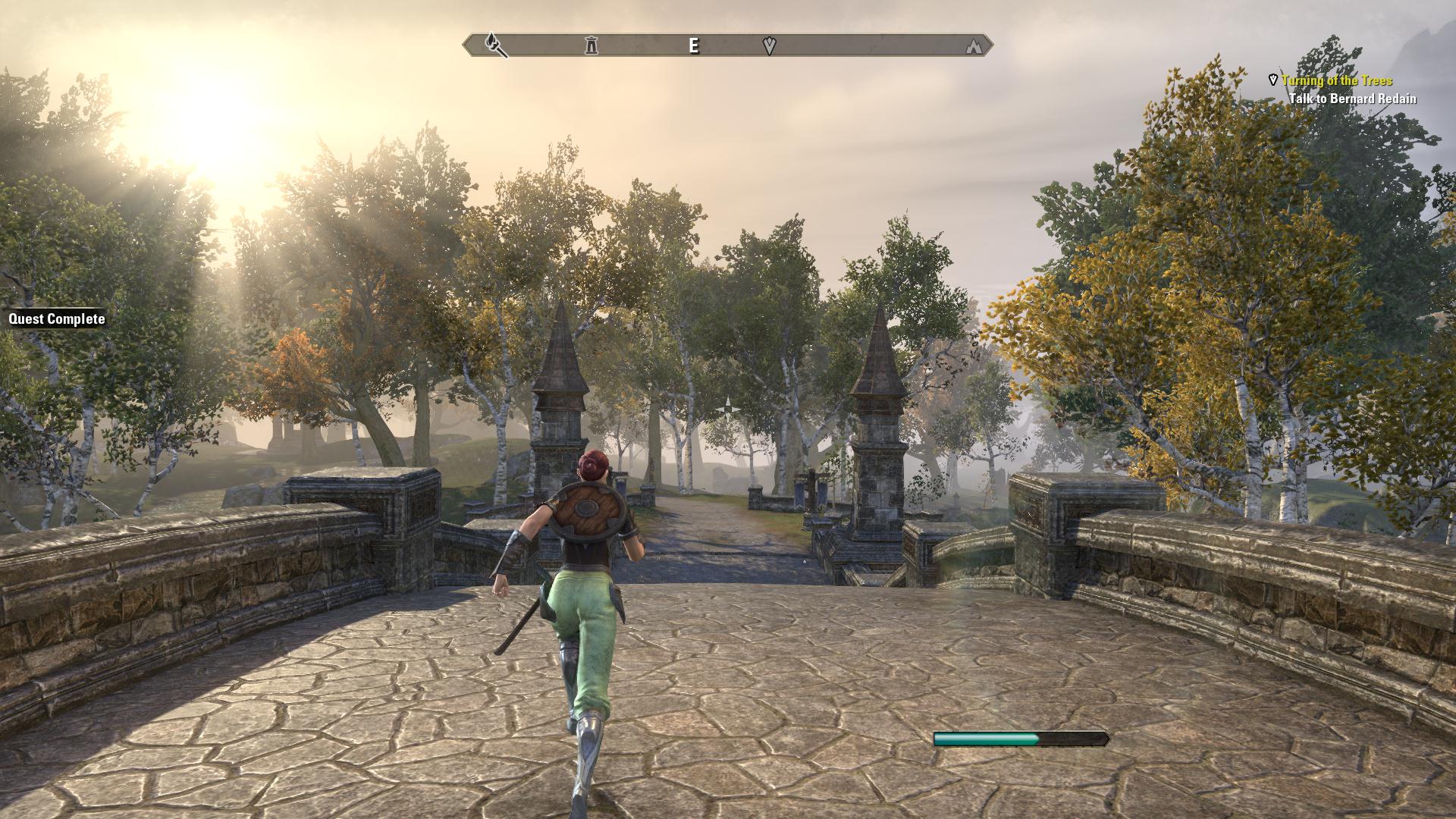Select the mountain peaks marker on the compass
Viewport: 1456px width, 819px height.
[974, 46]
